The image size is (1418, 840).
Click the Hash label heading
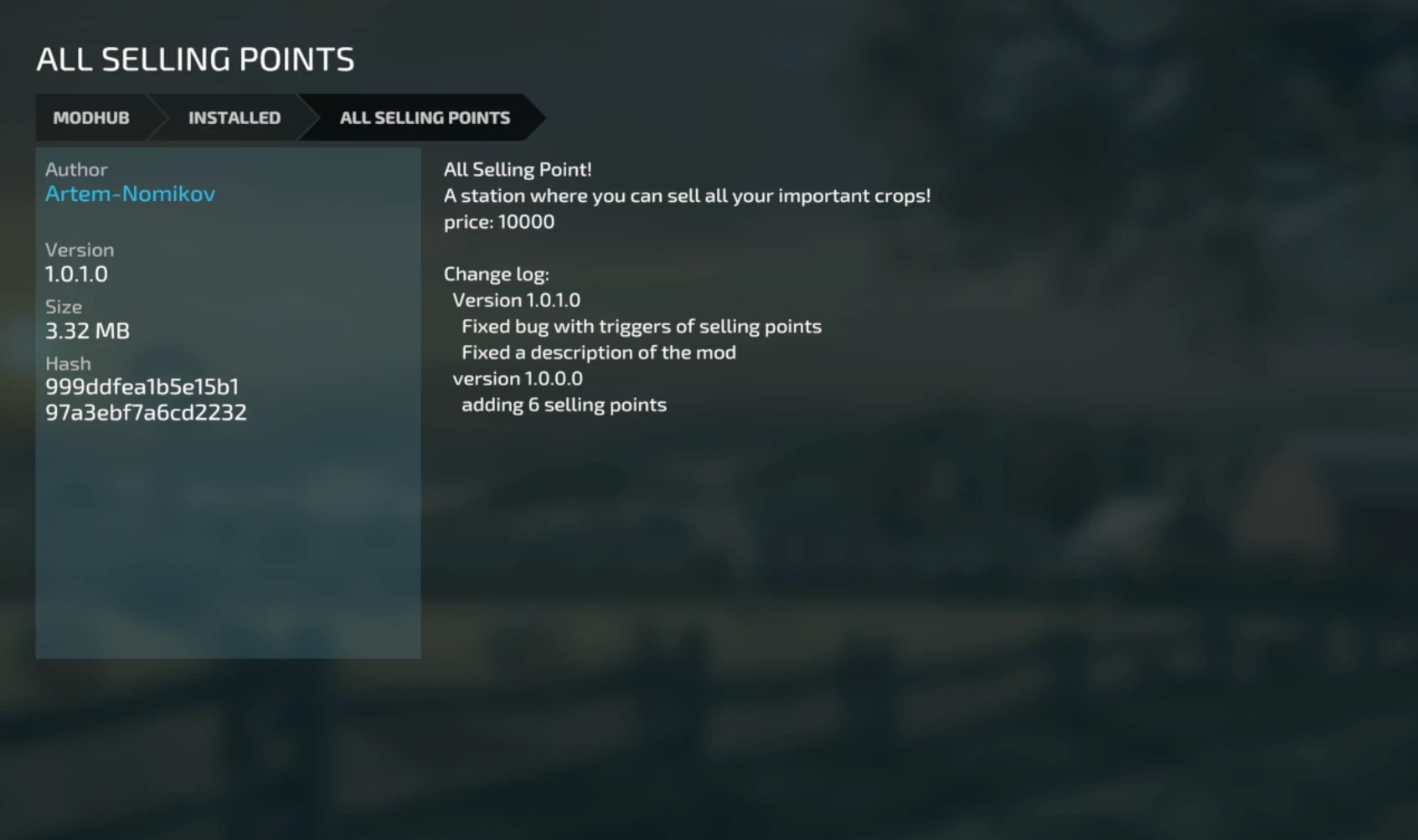[x=68, y=363]
